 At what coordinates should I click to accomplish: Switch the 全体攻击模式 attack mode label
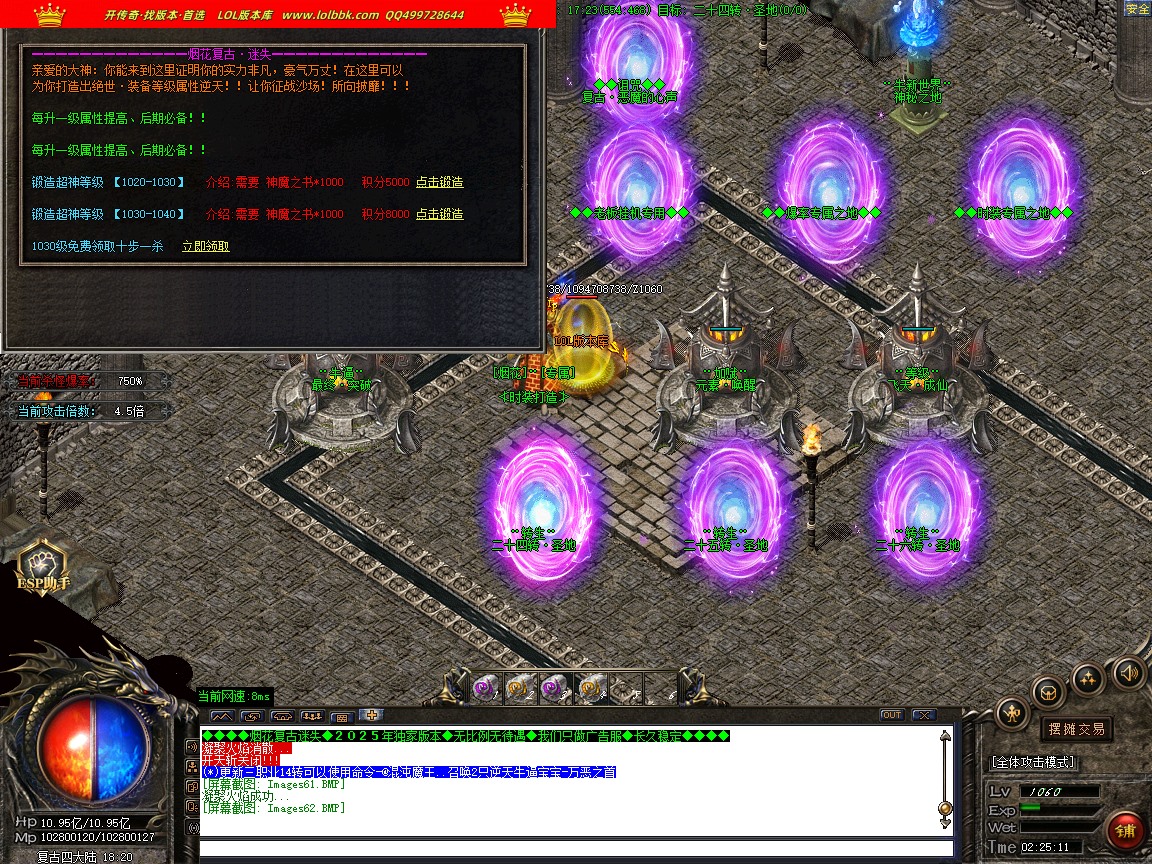tap(1032, 762)
